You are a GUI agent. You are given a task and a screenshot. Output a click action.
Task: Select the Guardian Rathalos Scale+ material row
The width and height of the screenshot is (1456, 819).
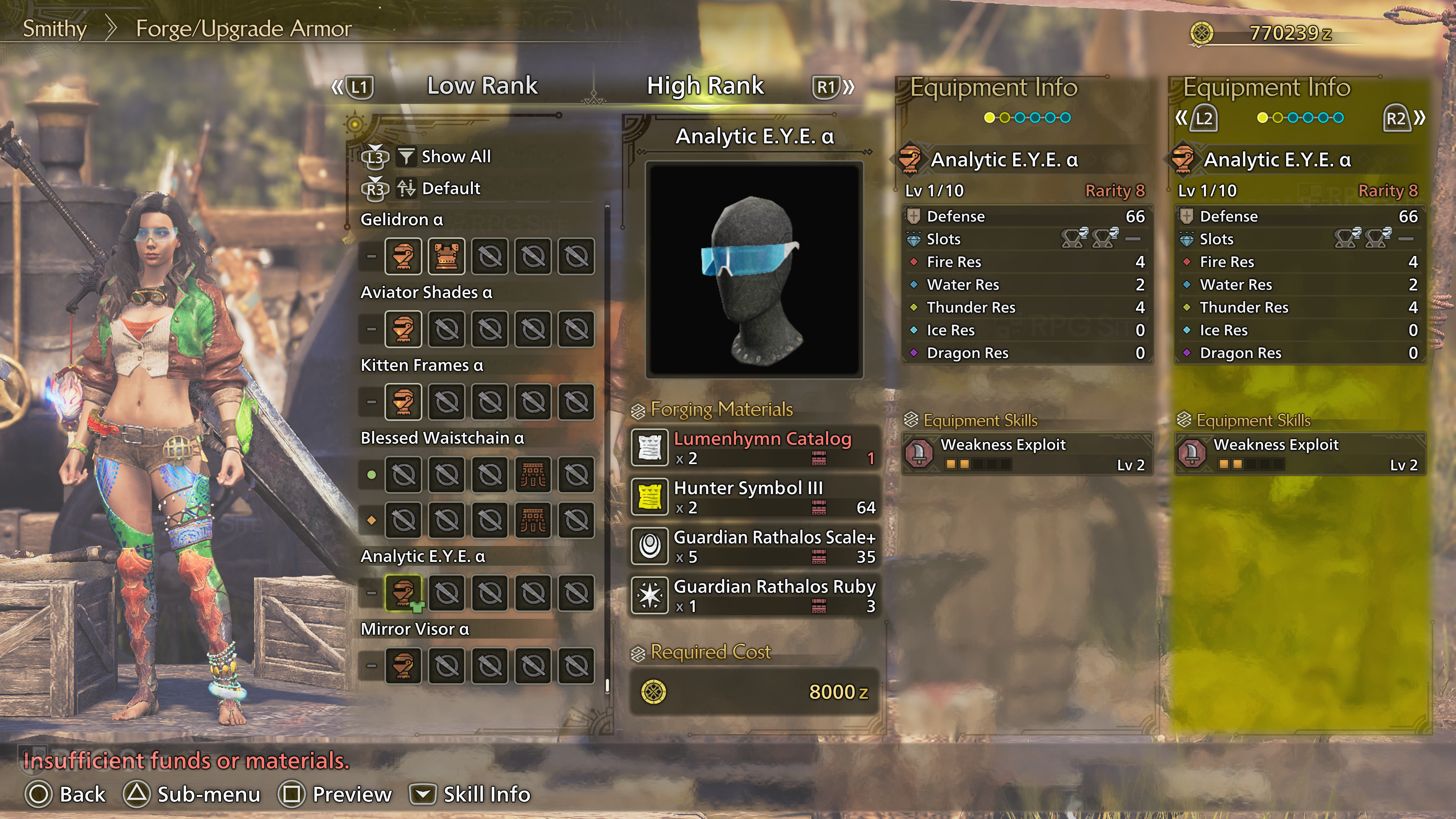click(755, 546)
